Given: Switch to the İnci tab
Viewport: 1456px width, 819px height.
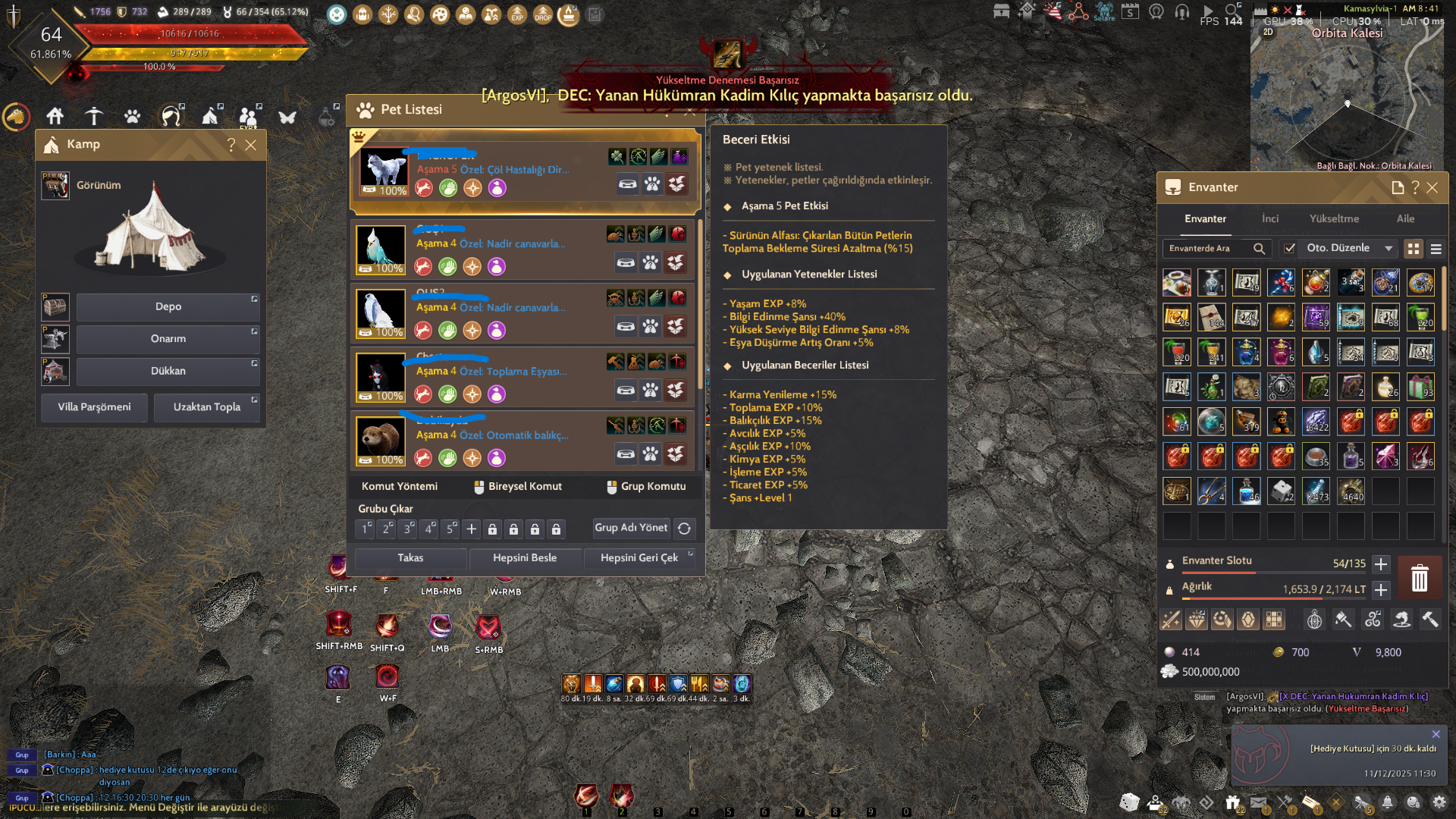Looking at the screenshot, I should [1270, 219].
